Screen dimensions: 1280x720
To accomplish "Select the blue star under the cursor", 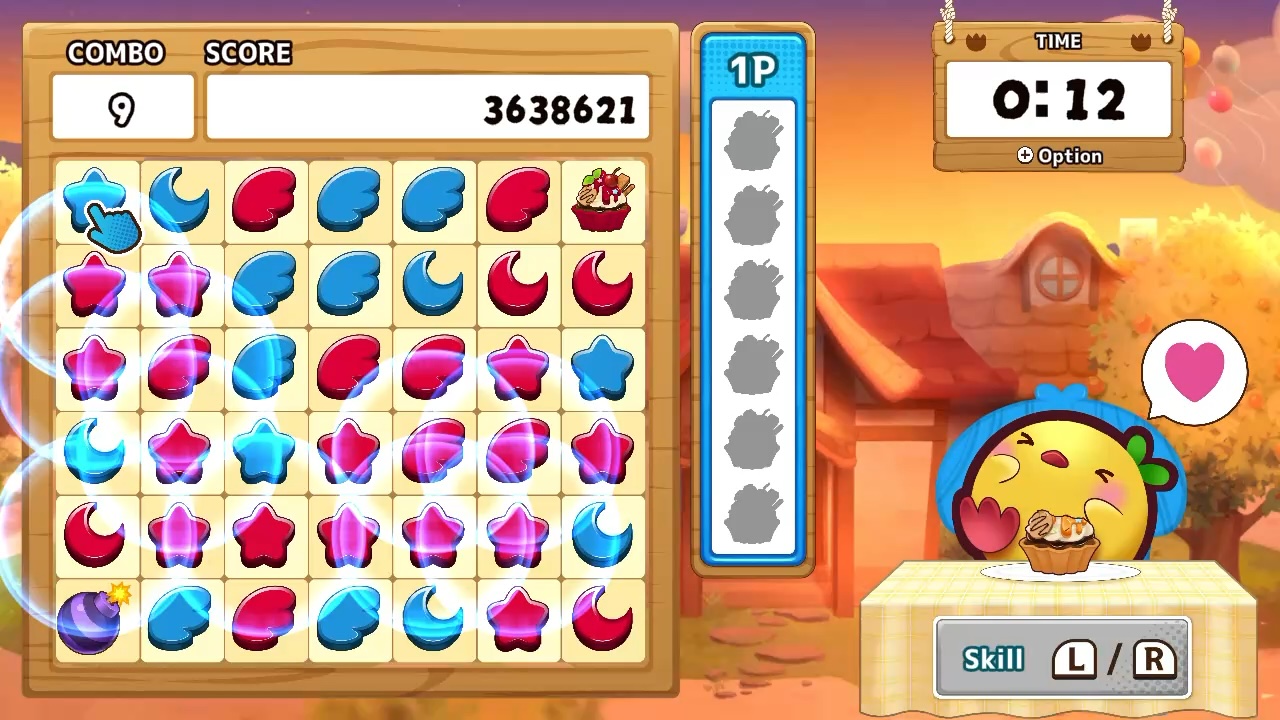I will coord(95,197).
